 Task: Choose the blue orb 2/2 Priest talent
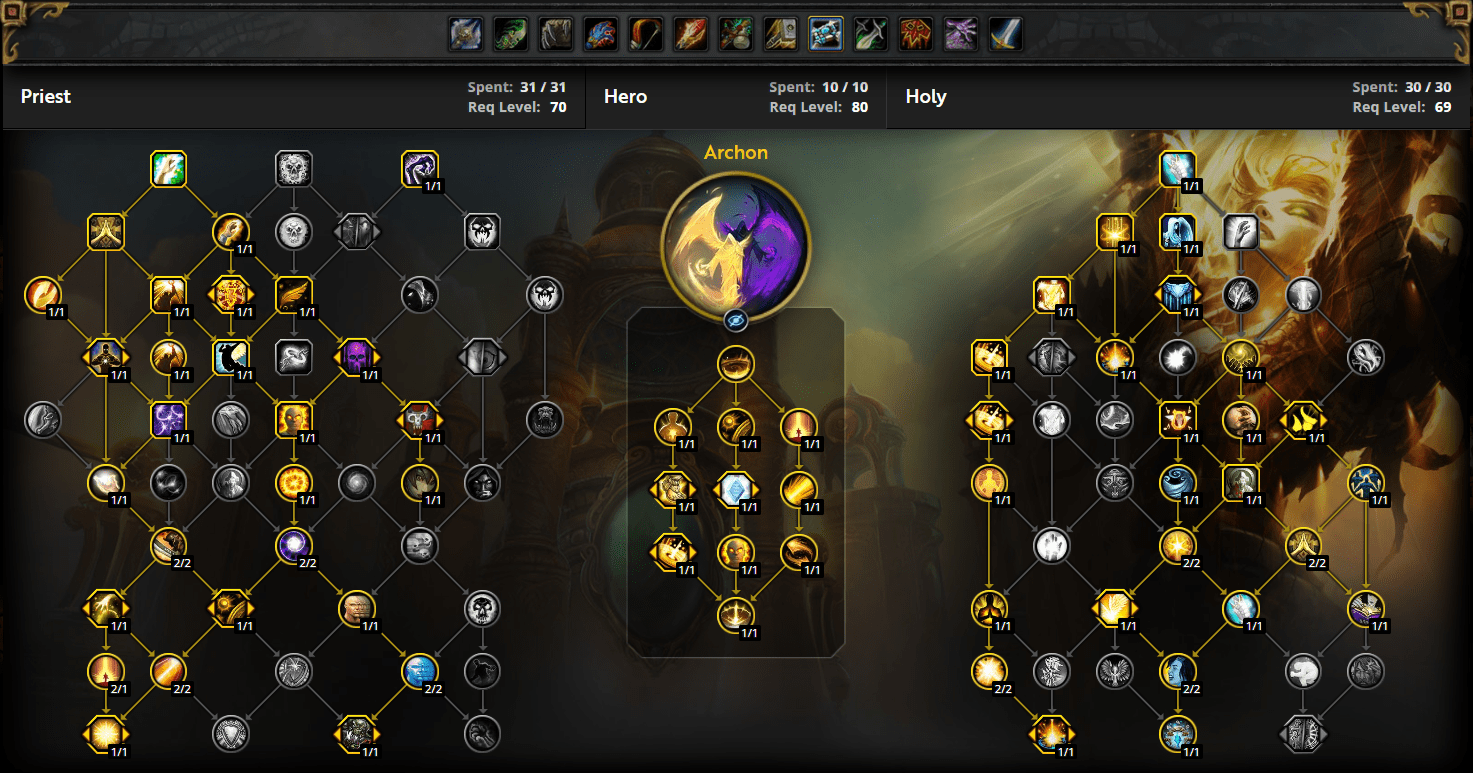click(x=419, y=672)
